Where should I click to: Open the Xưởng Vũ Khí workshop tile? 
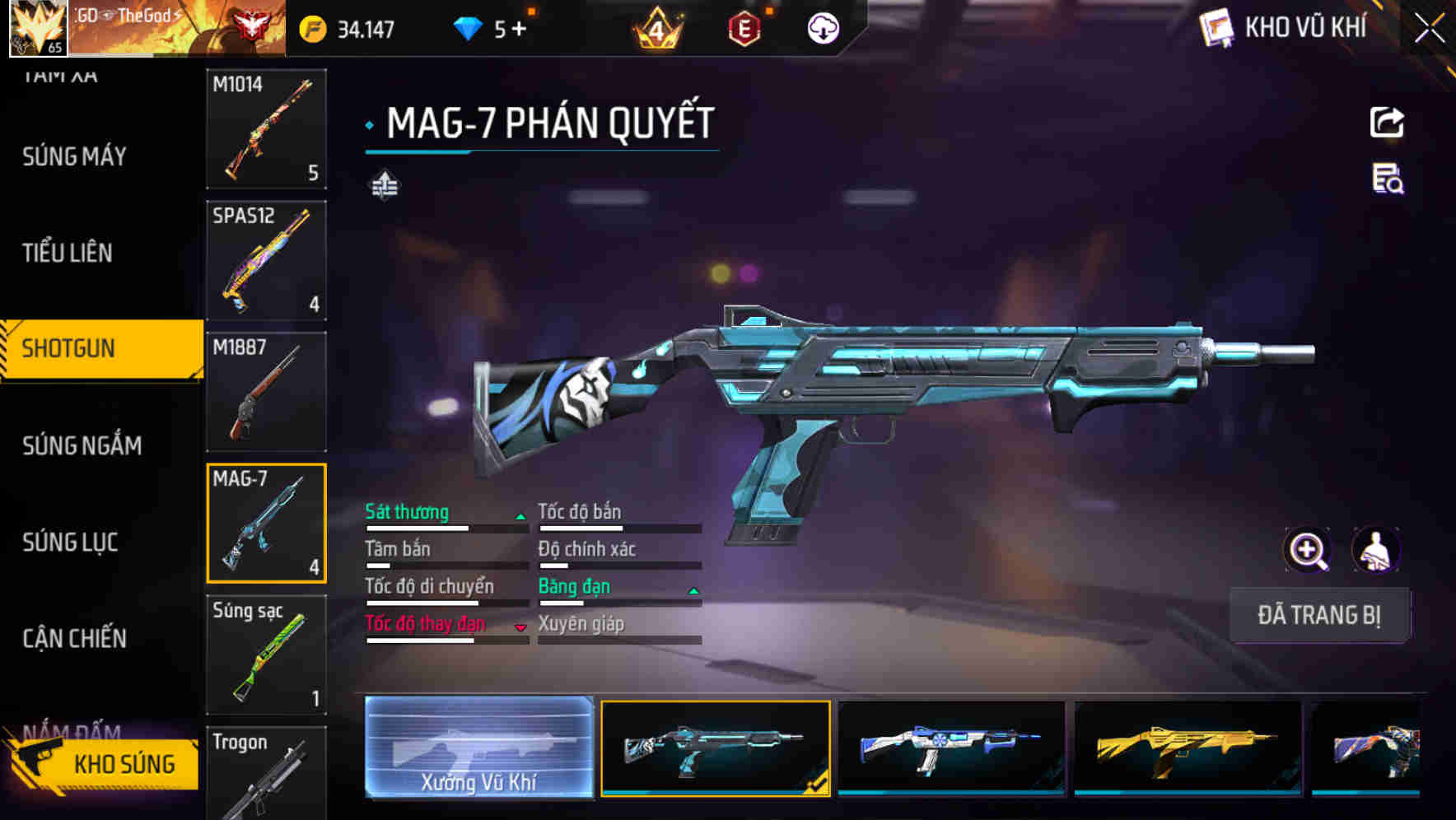478,748
